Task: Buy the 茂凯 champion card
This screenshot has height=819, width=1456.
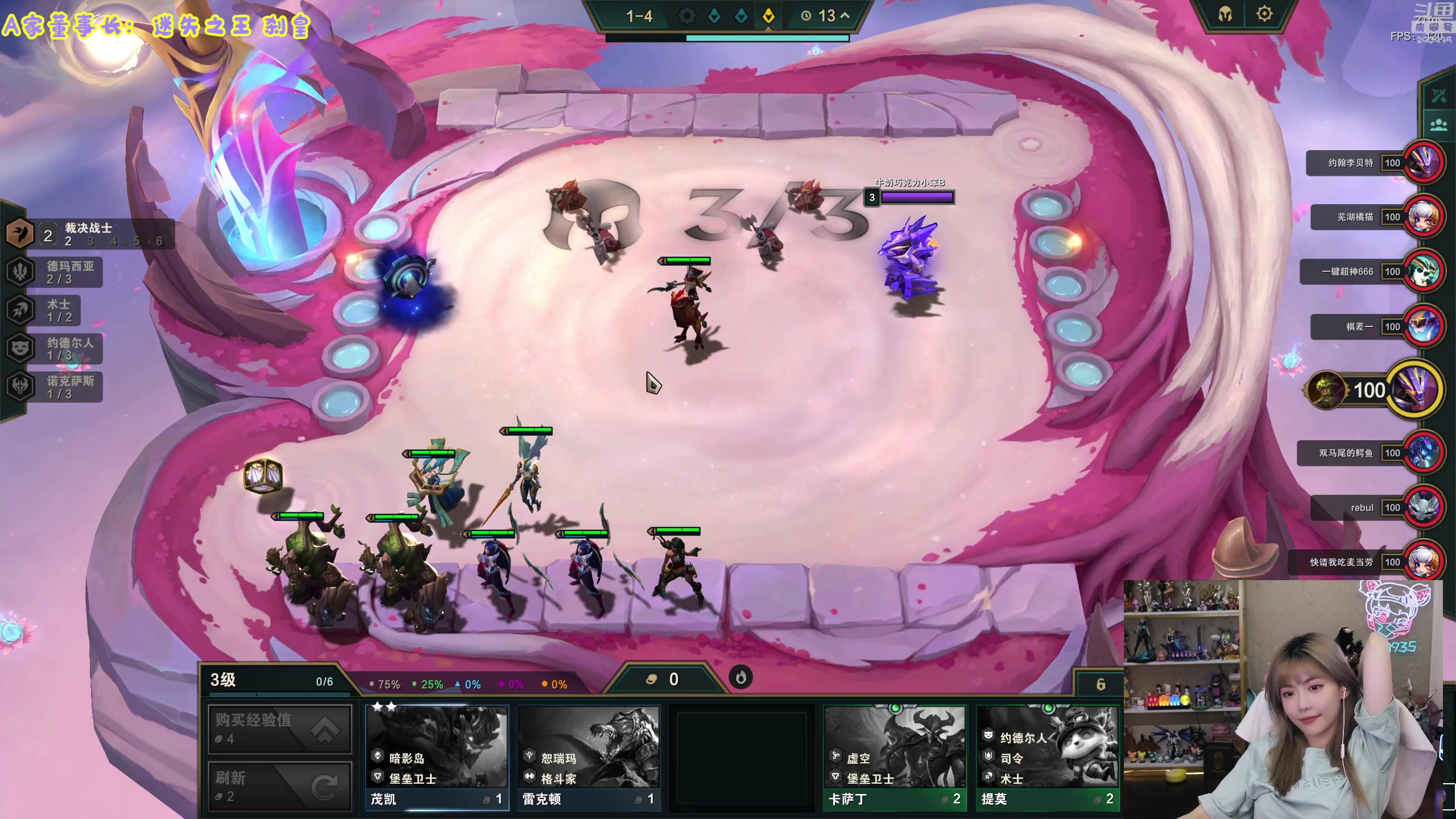Action: tap(437, 756)
